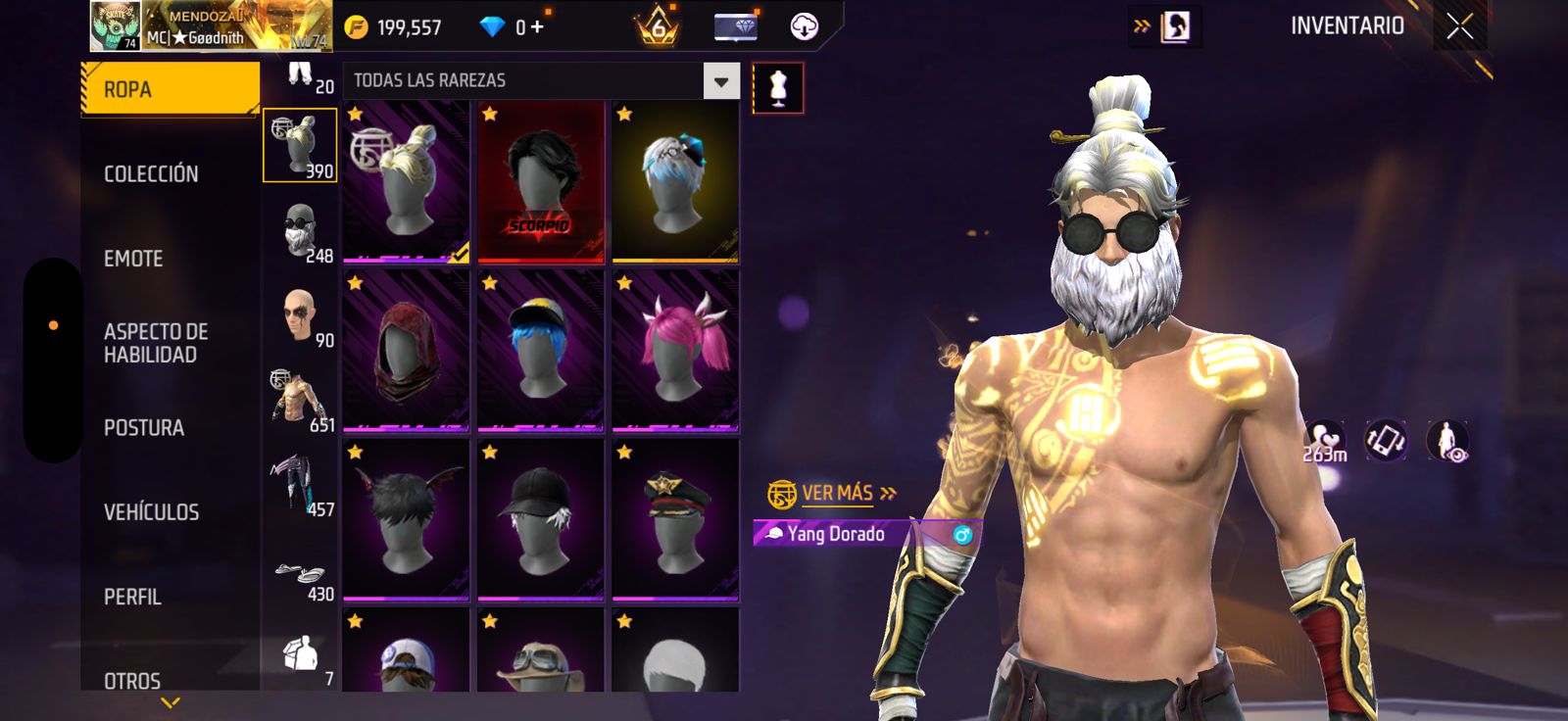Open the pants category with 457 items
The image size is (1568, 721).
[x=300, y=484]
